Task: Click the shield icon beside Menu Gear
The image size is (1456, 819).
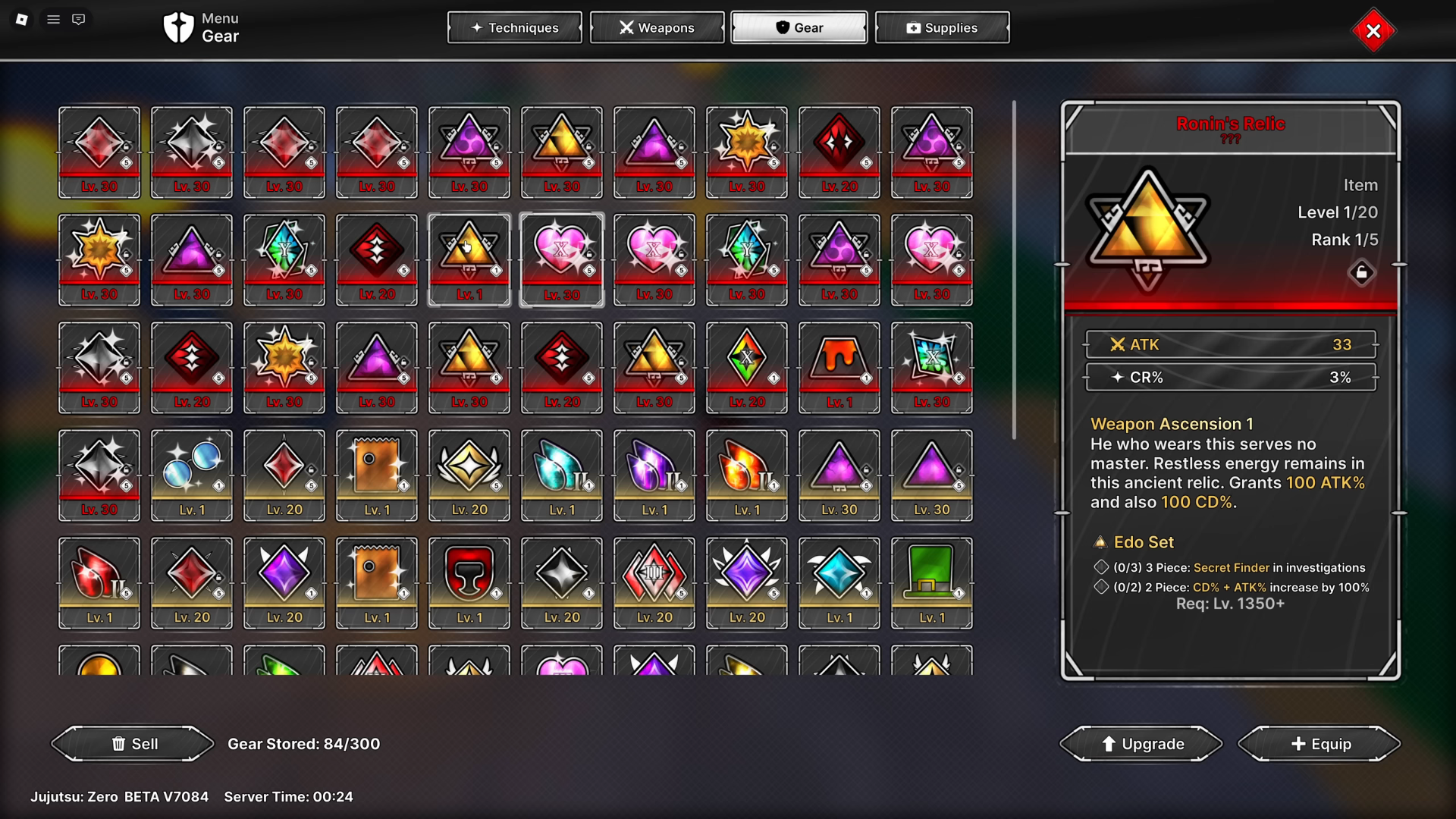Action: coord(177,29)
